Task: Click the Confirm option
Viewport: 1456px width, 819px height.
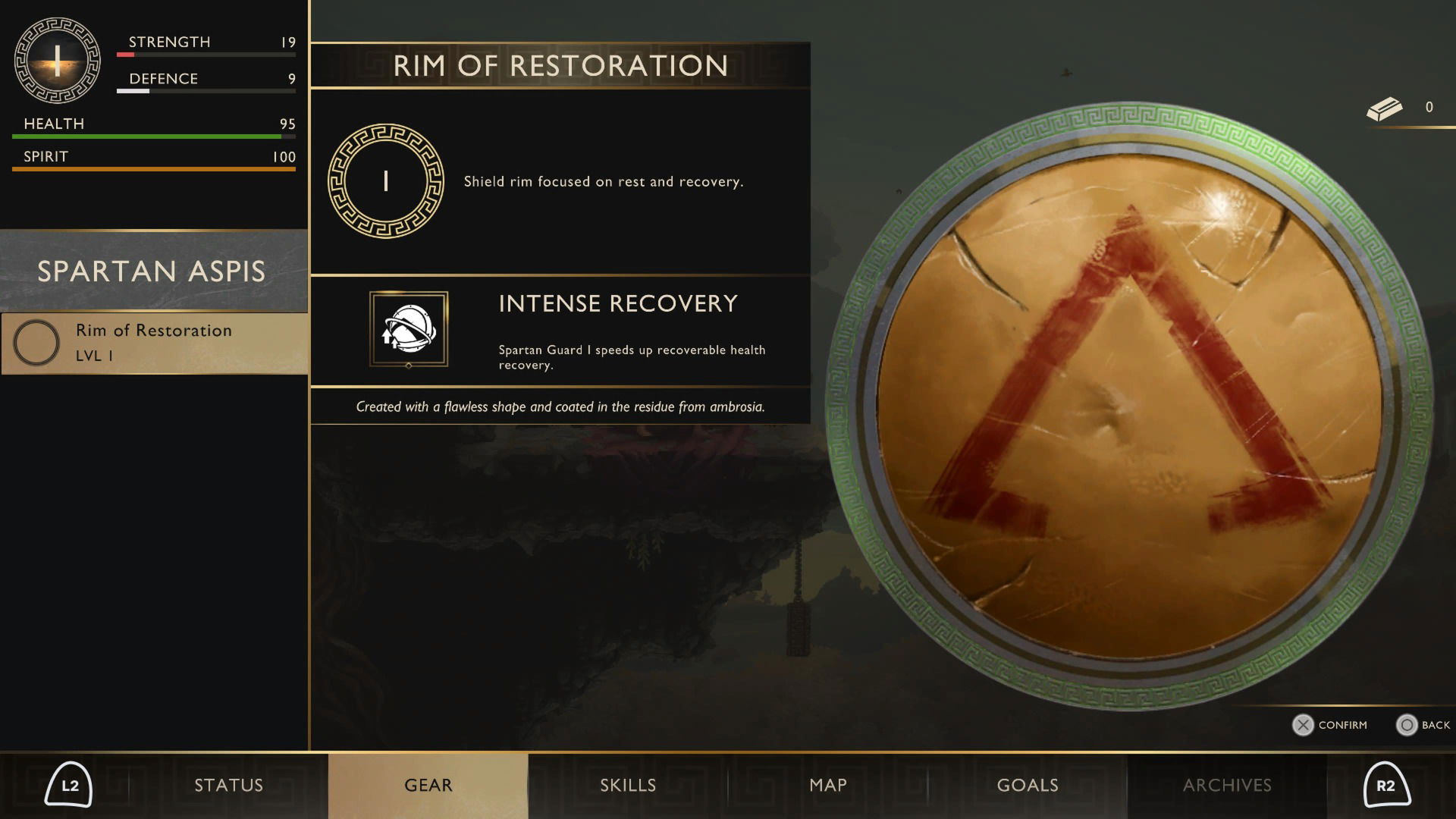Action: point(1330,725)
